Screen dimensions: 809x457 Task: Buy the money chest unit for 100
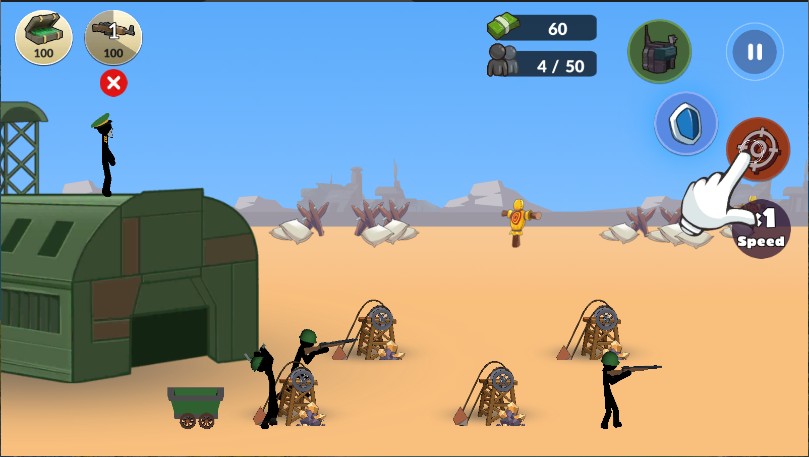point(43,37)
